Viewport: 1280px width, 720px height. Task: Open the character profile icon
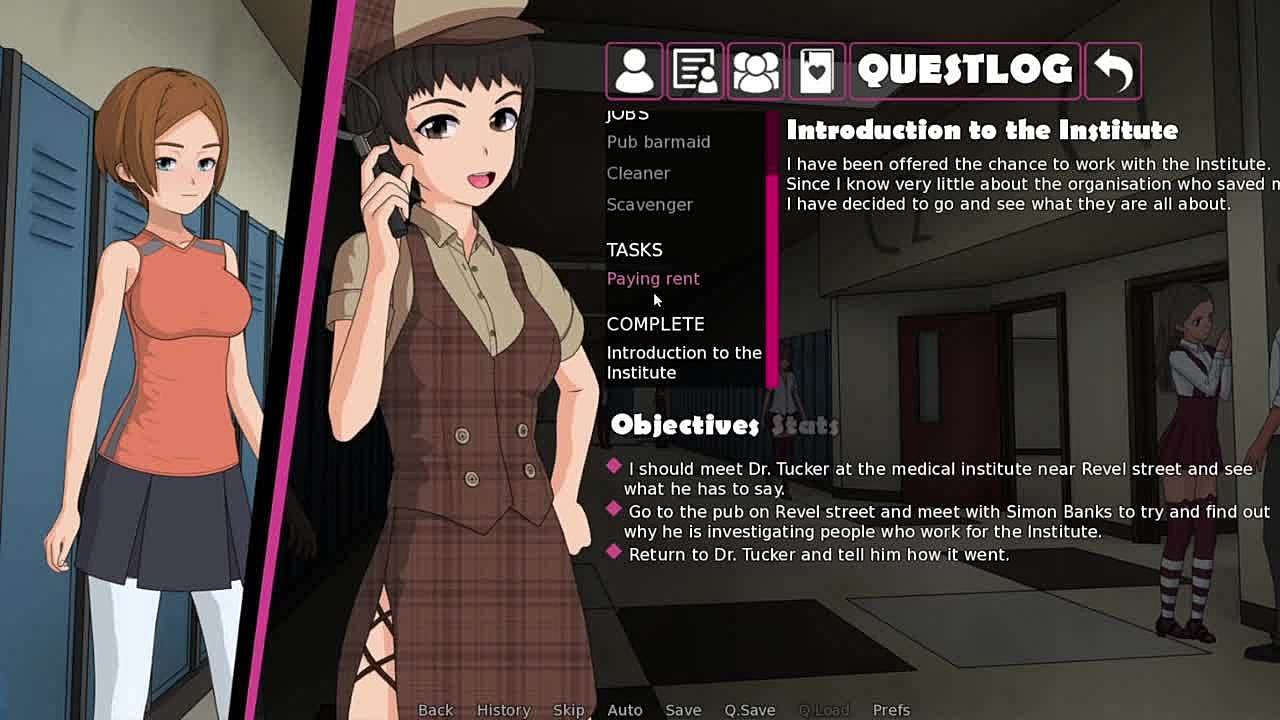click(x=634, y=70)
